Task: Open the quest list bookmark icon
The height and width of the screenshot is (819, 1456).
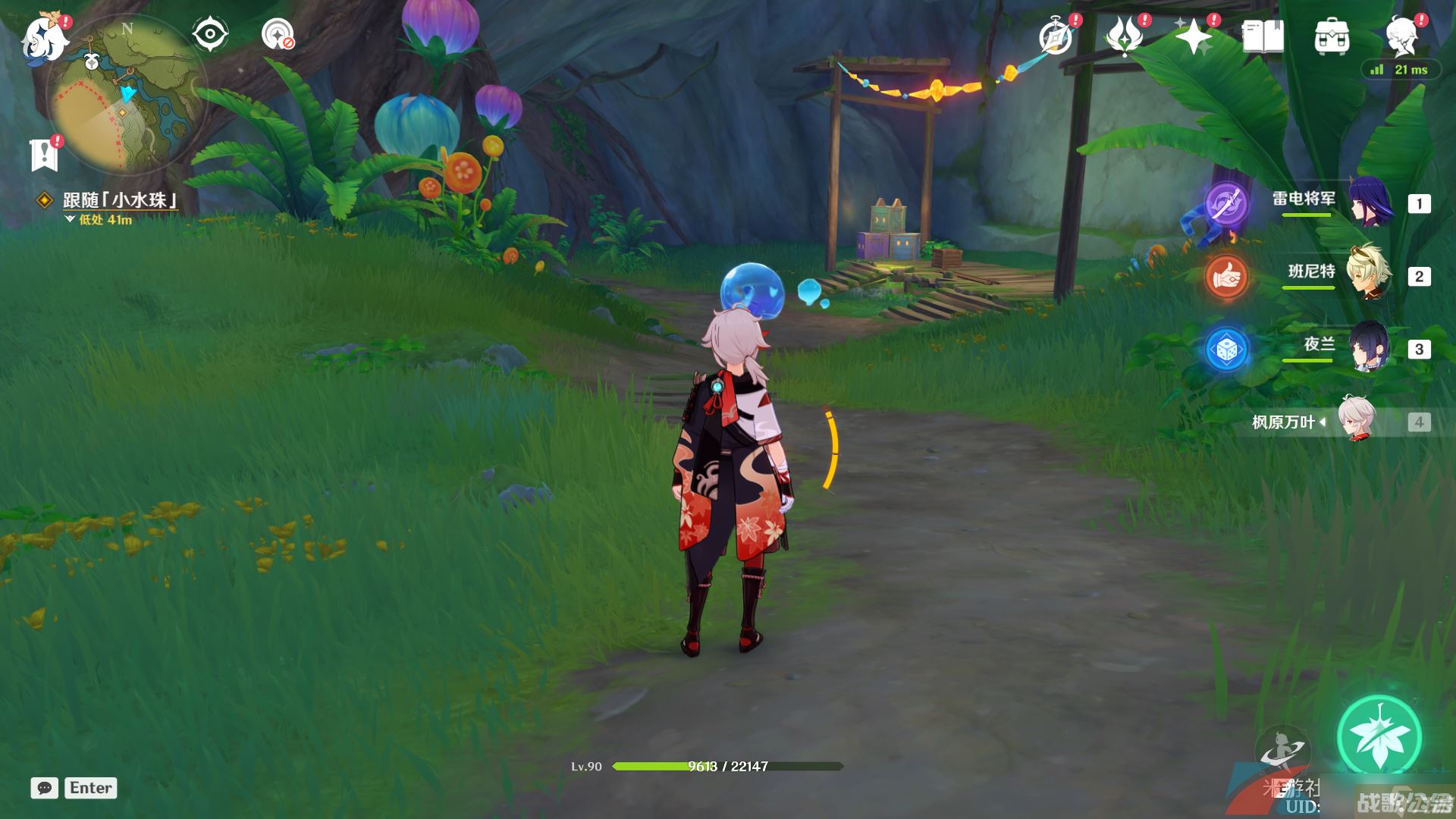Action: tap(45, 154)
